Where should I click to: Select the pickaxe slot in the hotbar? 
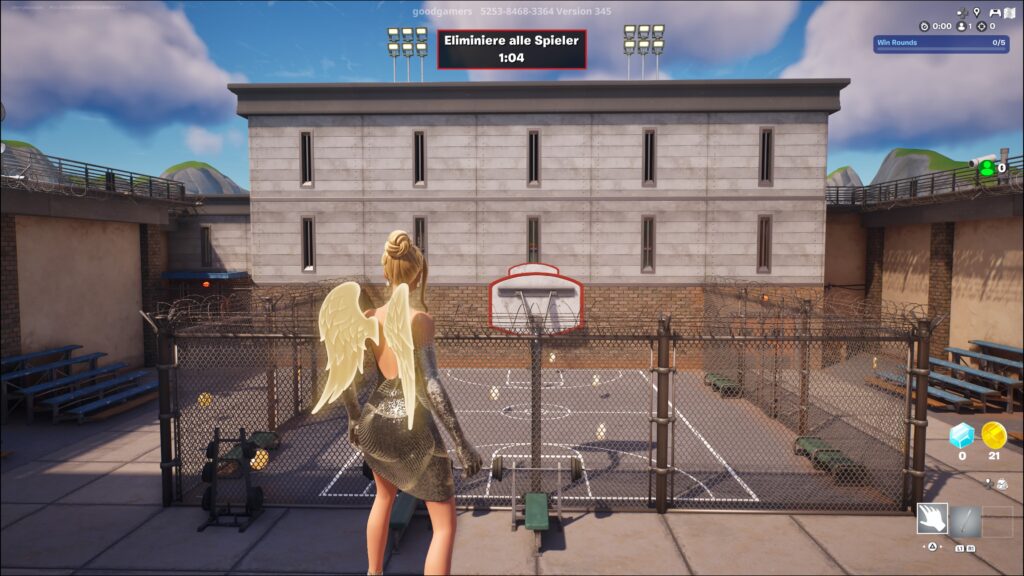965,520
